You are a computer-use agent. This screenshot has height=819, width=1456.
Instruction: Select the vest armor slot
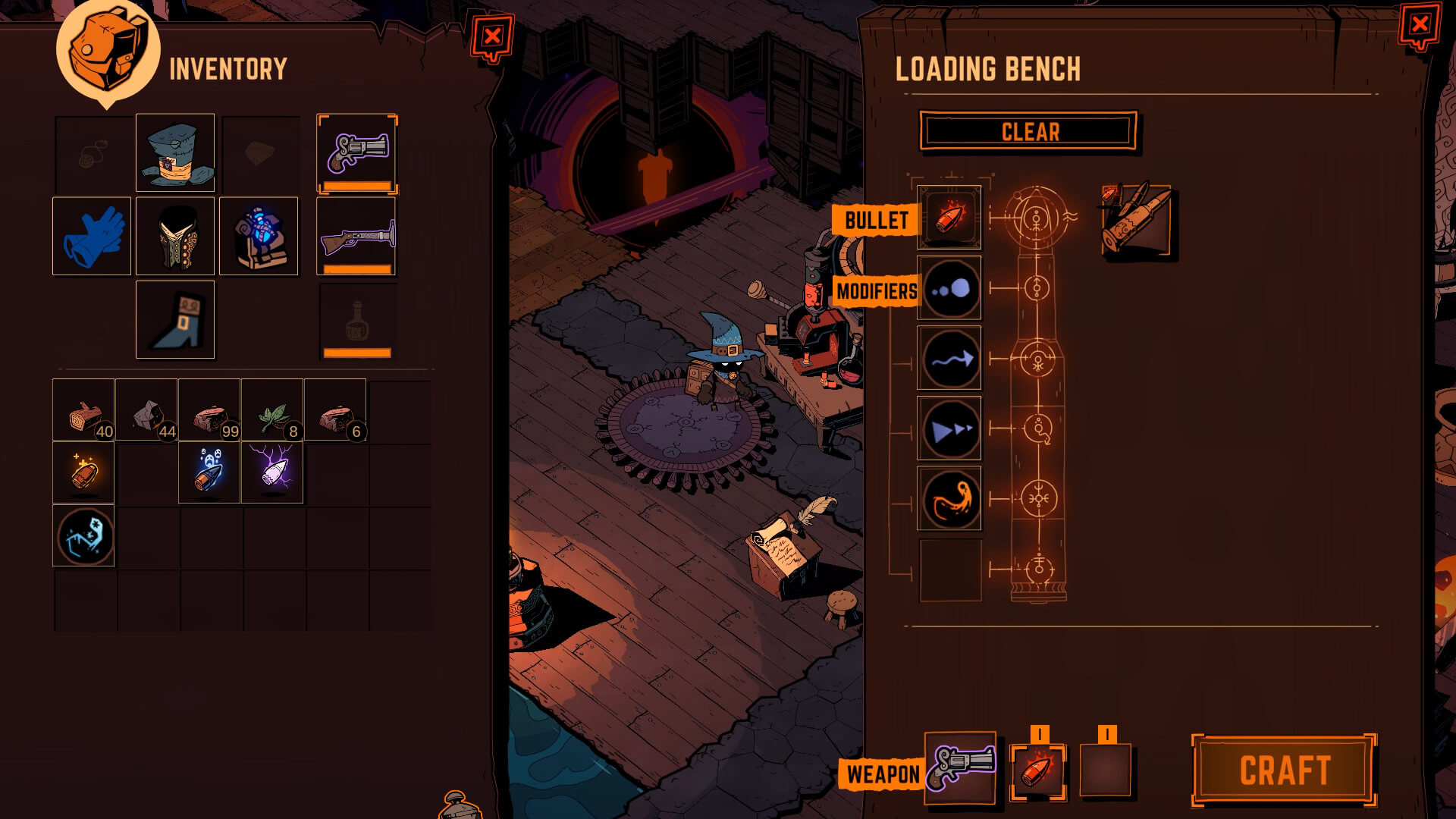point(175,236)
